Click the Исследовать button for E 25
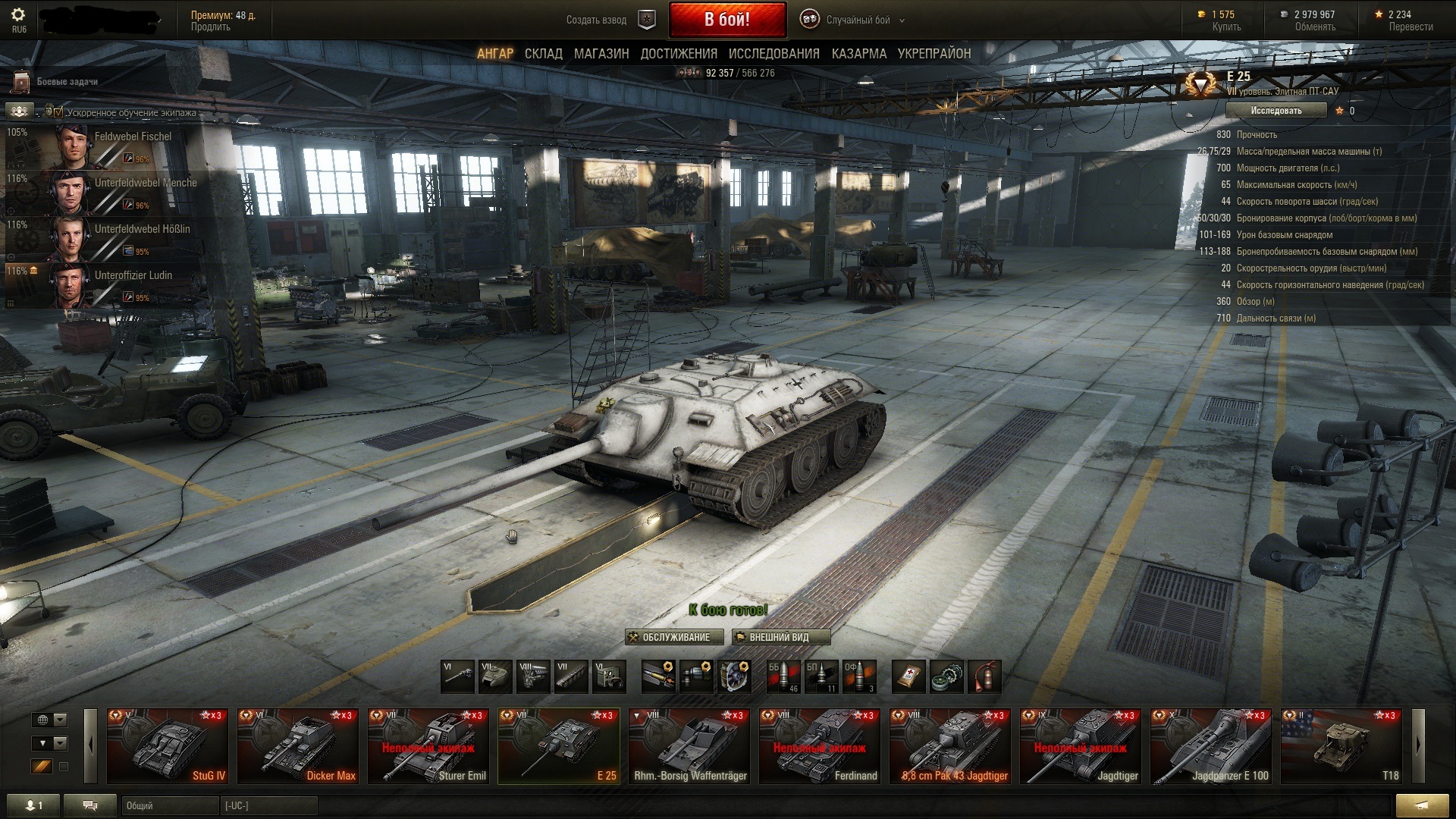Image resolution: width=1456 pixels, height=819 pixels. pos(1276,111)
